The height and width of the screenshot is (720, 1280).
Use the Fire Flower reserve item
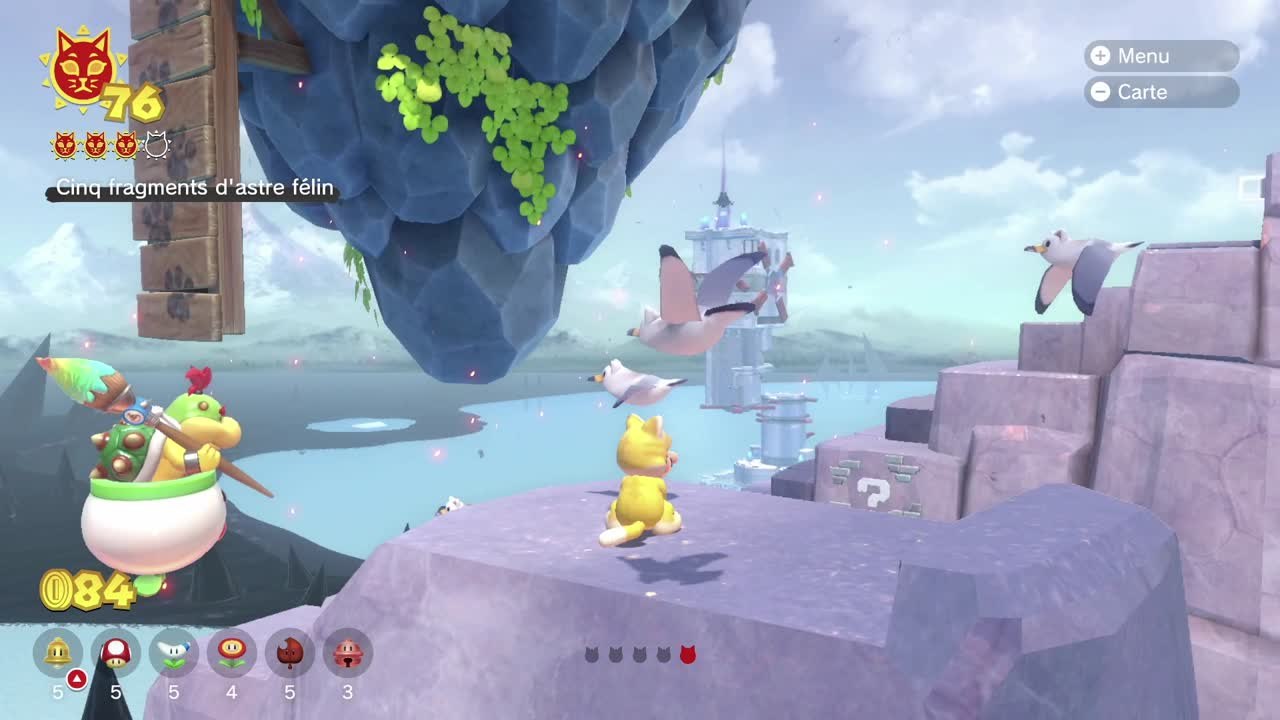pyautogui.click(x=232, y=653)
